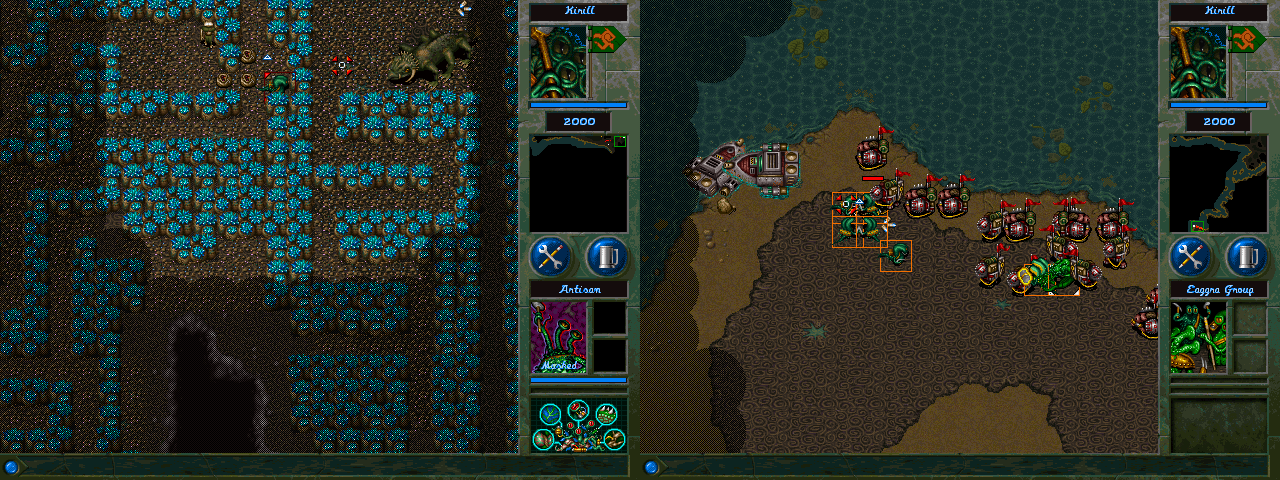Click the blue orb below the coastal view
The height and width of the screenshot is (480, 1280).
pos(651,467)
